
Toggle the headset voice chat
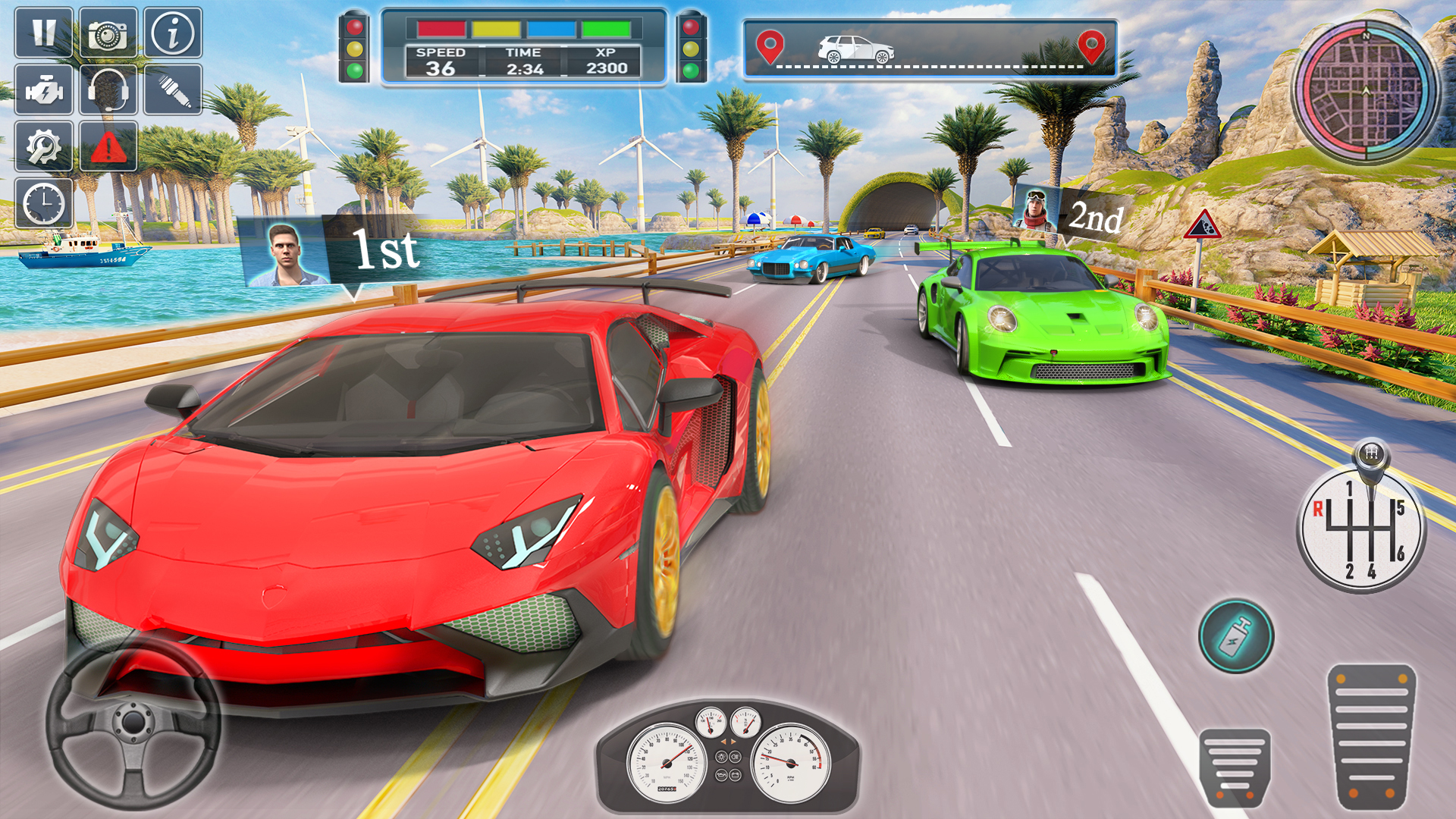[x=106, y=90]
